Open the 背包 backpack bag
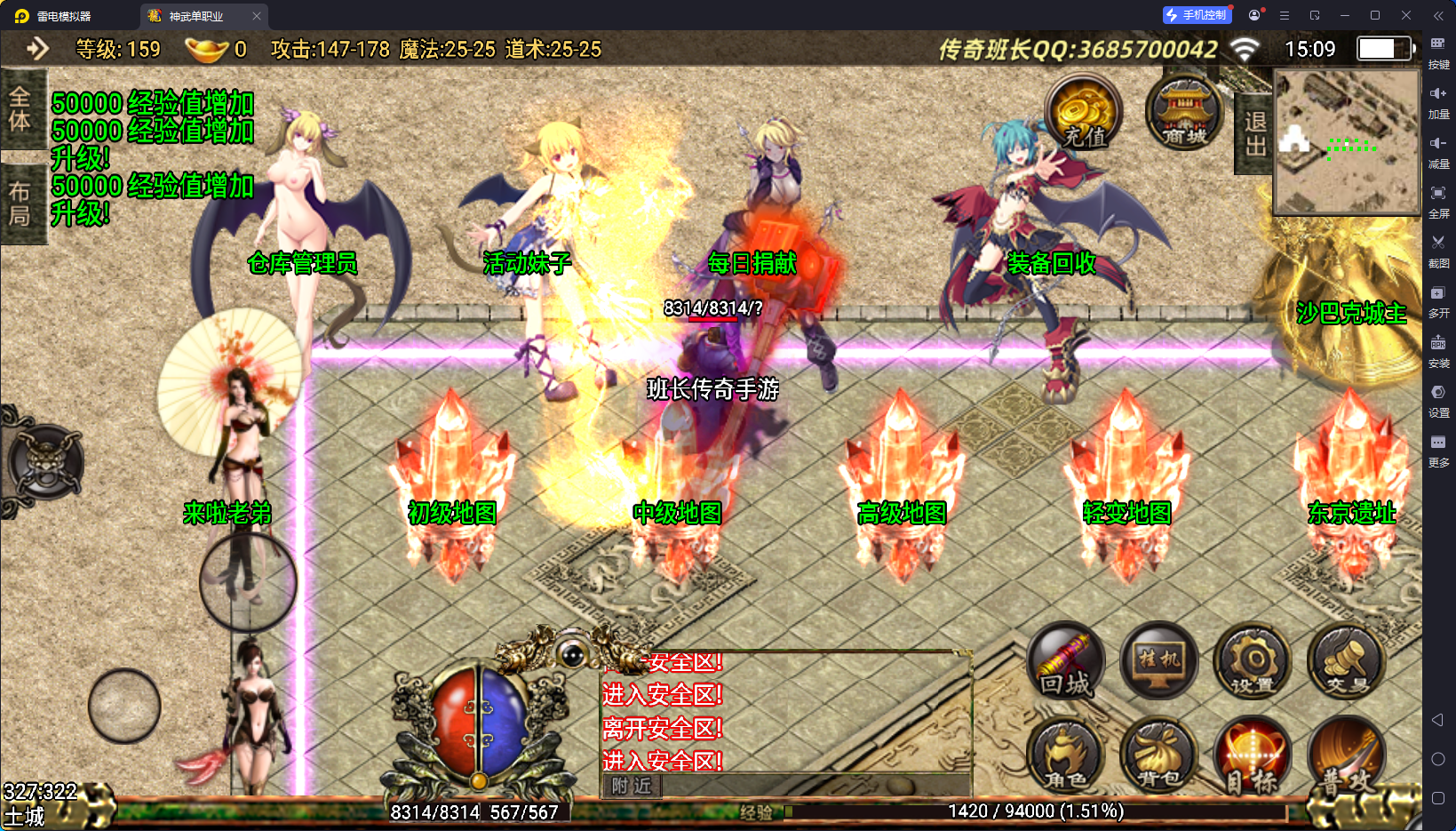Image resolution: width=1456 pixels, height=831 pixels. click(1158, 755)
